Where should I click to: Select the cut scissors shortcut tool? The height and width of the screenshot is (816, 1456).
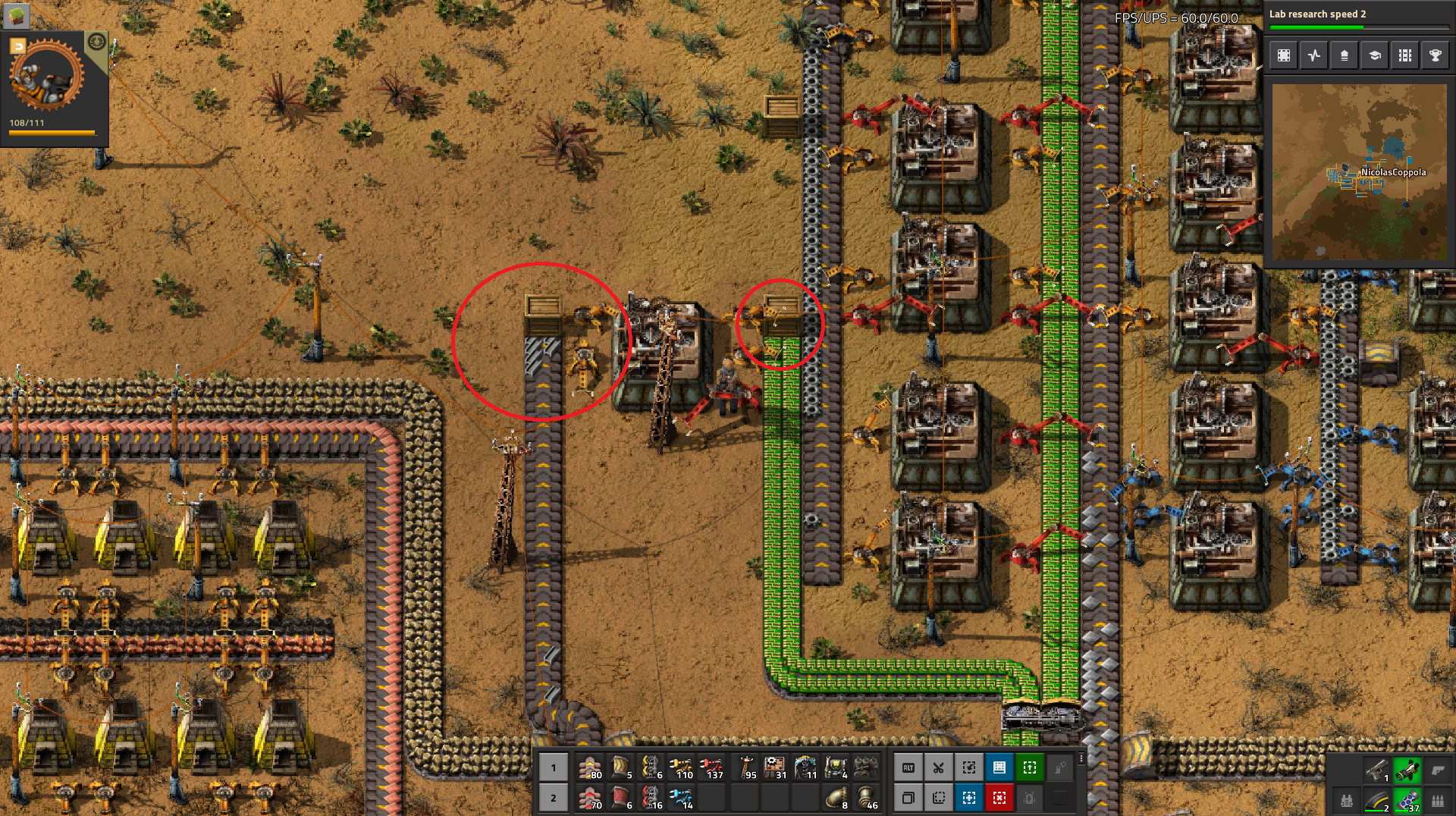939,768
